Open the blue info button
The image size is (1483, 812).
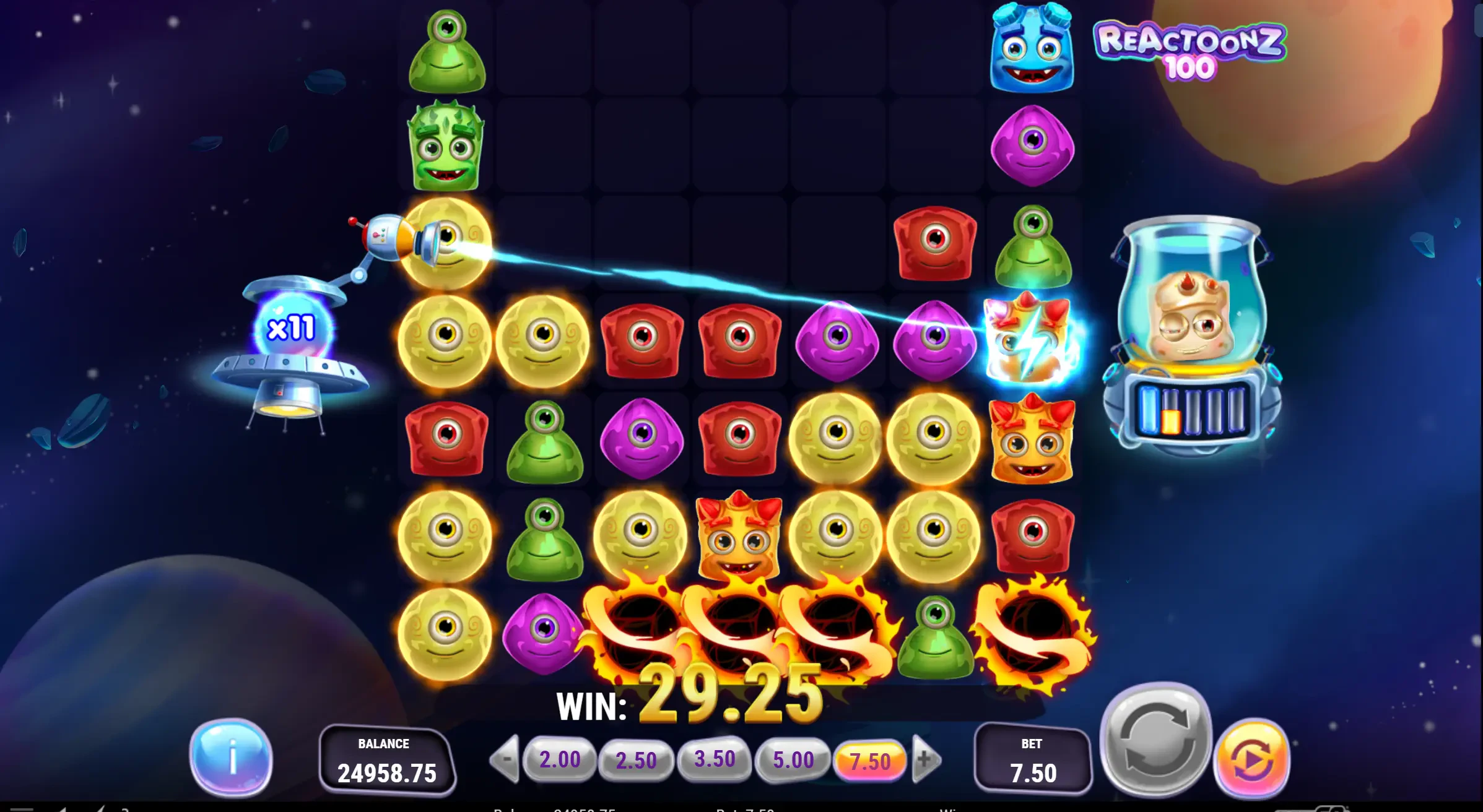231,757
